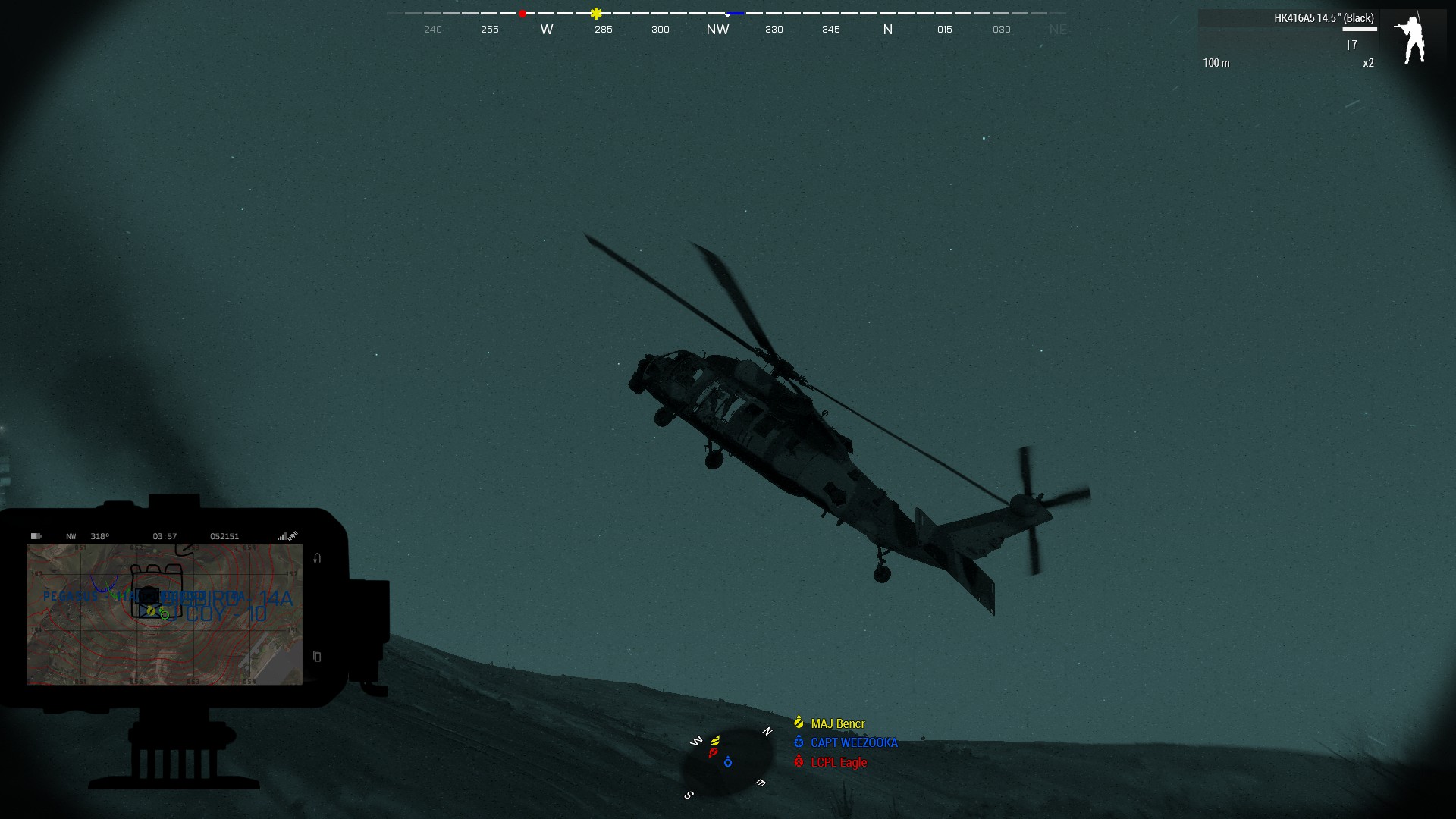This screenshot has height=819, width=1456.
Task: Click the blue unit icon beside CAPT WEEZOOKA
Action: point(799,743)
